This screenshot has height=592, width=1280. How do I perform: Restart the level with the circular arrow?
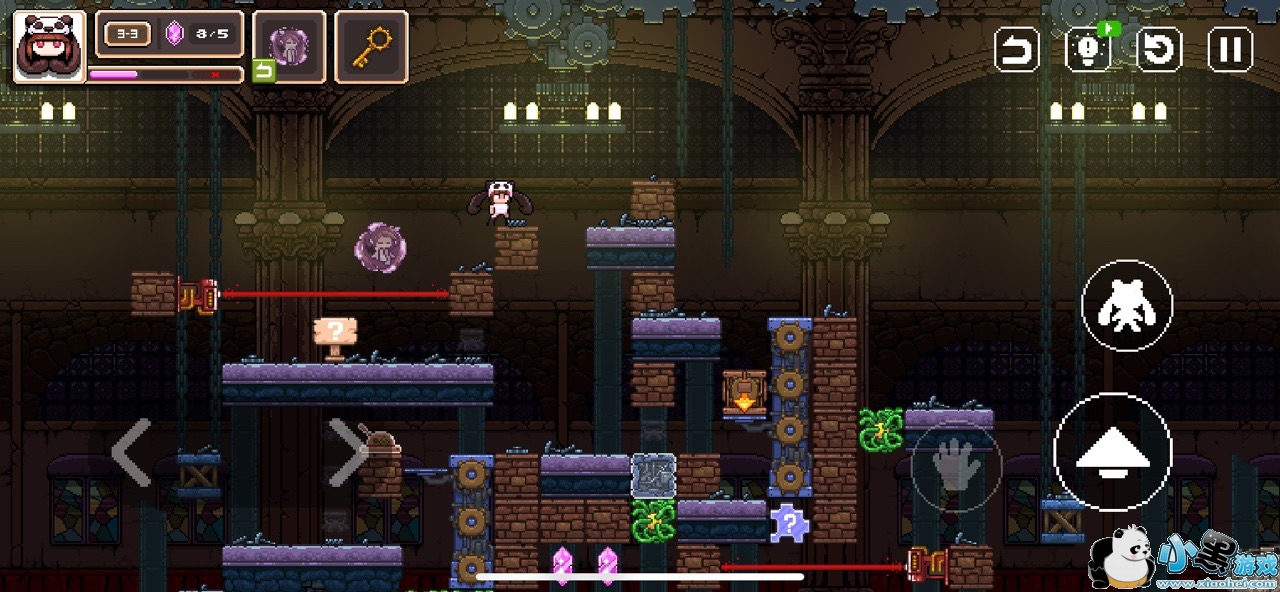pos(1160,49)
